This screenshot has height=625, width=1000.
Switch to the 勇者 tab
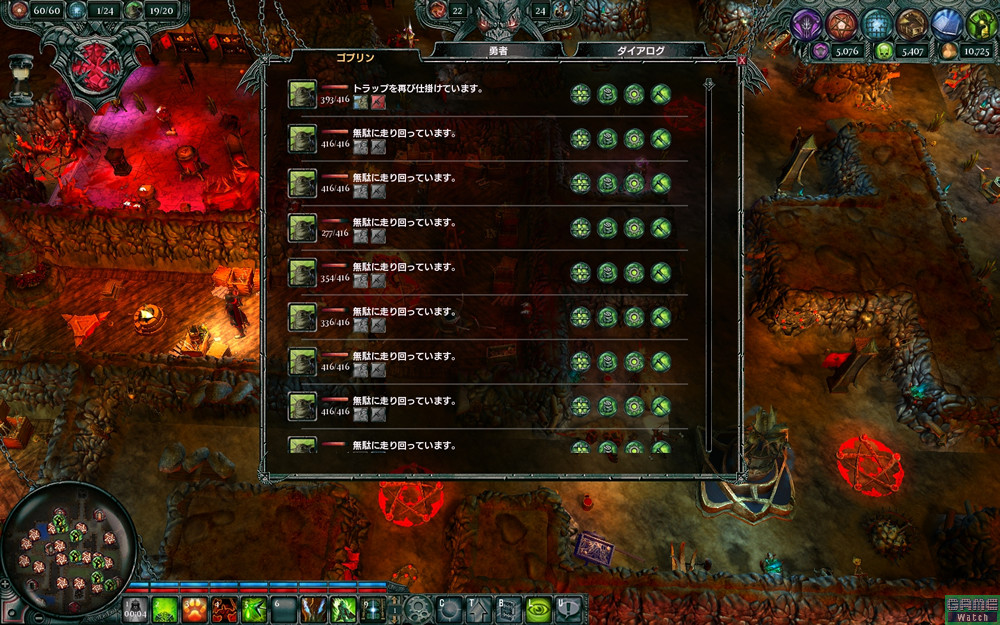coord(498,50)
